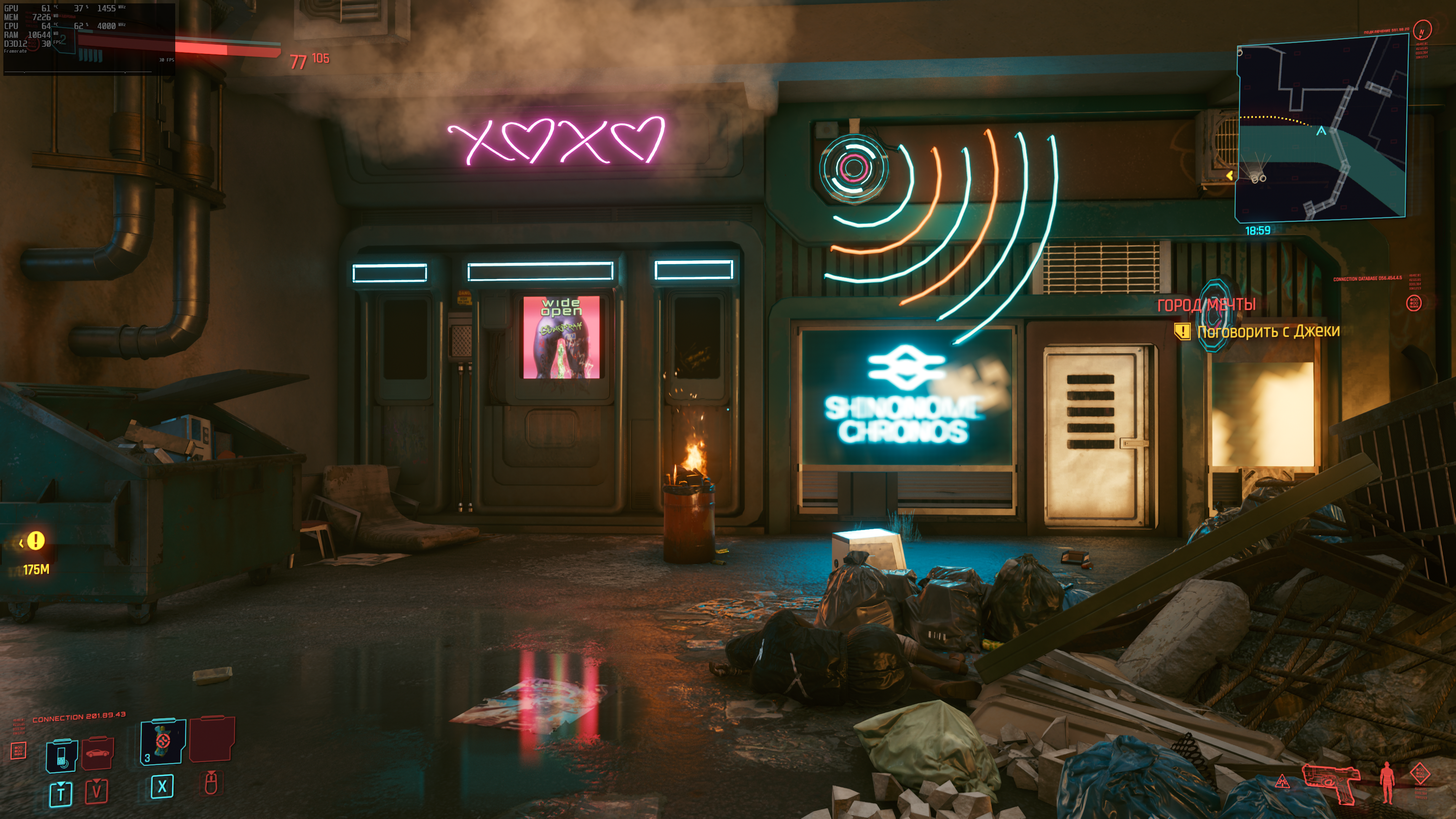Click the hardware monitoring overlay panel
1456x819 pixels.
tap(89, 38)
